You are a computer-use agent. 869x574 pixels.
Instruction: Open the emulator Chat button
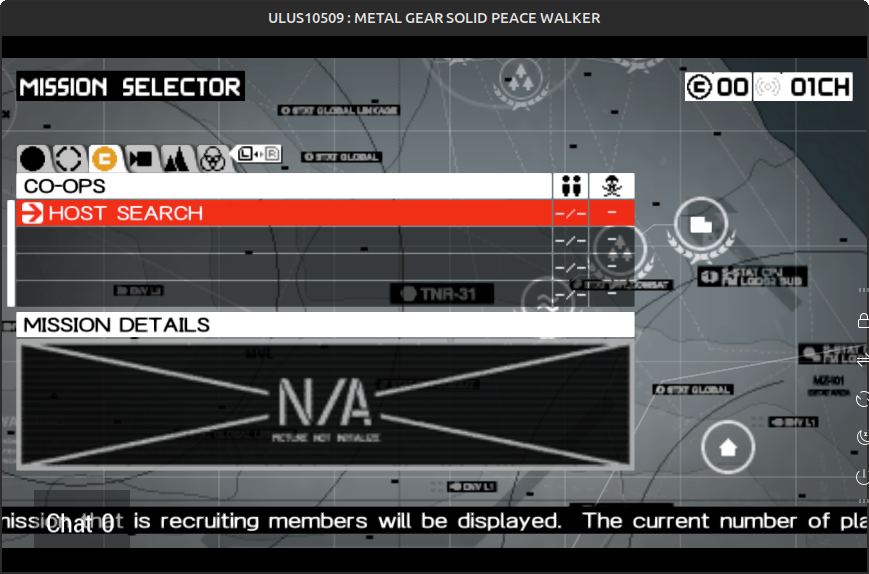click(81, 522)
